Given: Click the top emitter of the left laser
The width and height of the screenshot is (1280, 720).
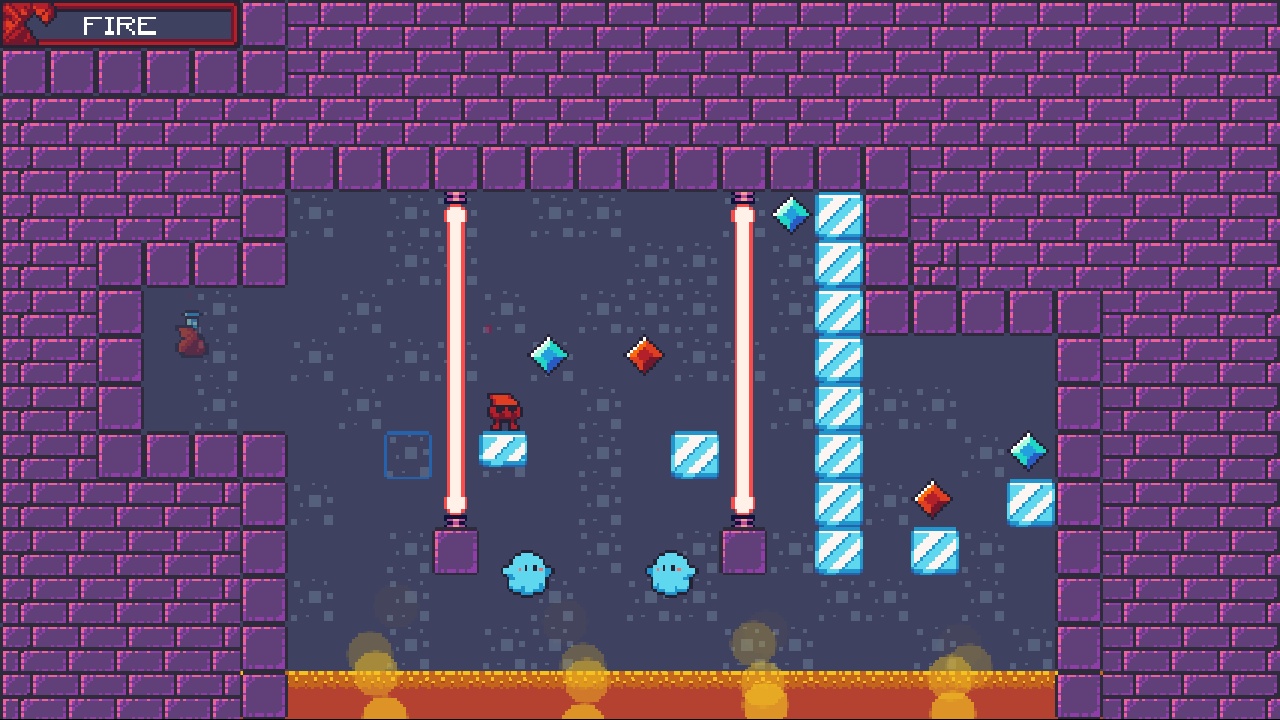Looking at the screenshot, I should pyautogui.click(x=457, y=200).
